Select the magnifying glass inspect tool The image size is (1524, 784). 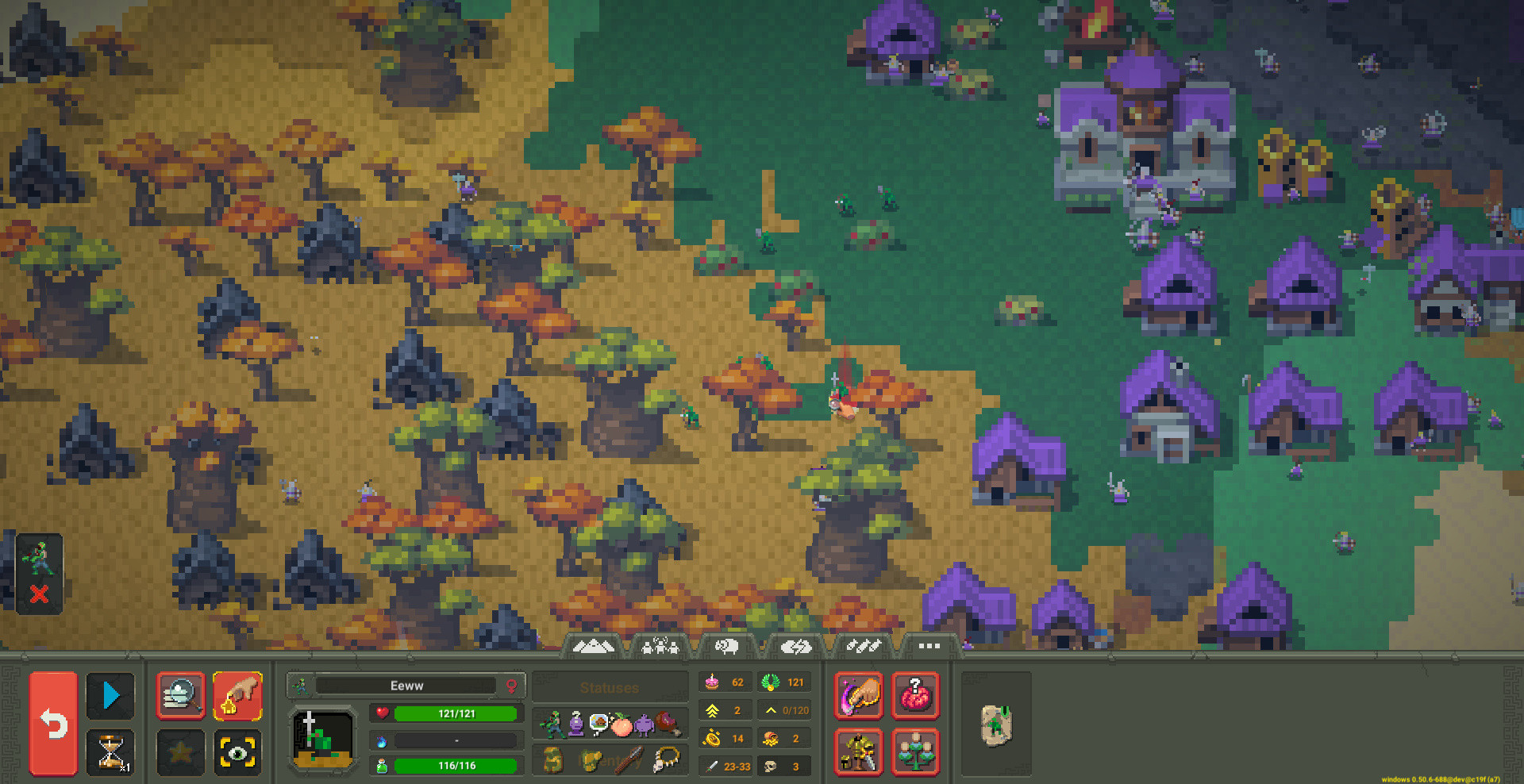(x=180, y=696)
